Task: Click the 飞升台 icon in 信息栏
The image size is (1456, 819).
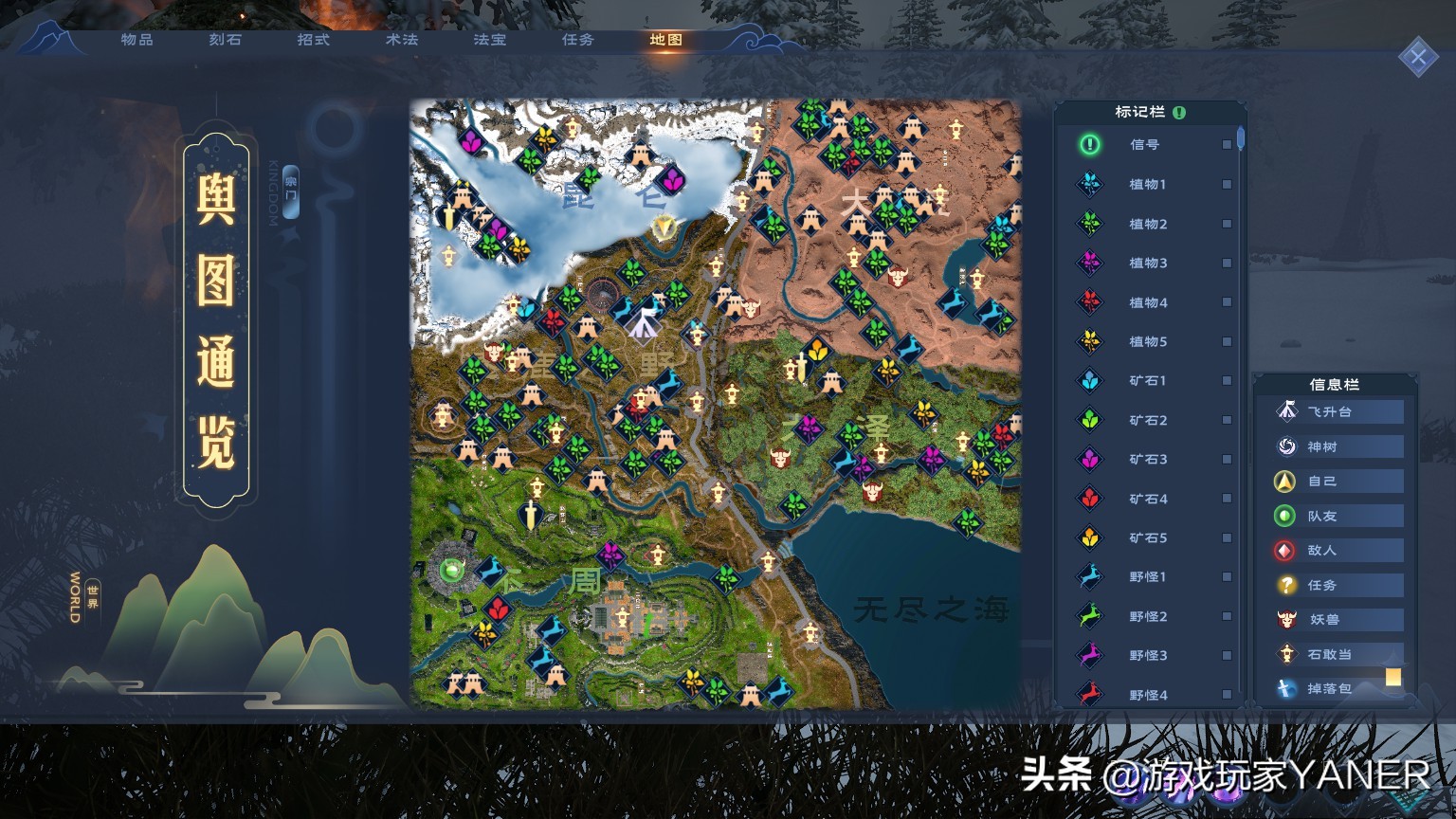Action: coord(1286,410)
